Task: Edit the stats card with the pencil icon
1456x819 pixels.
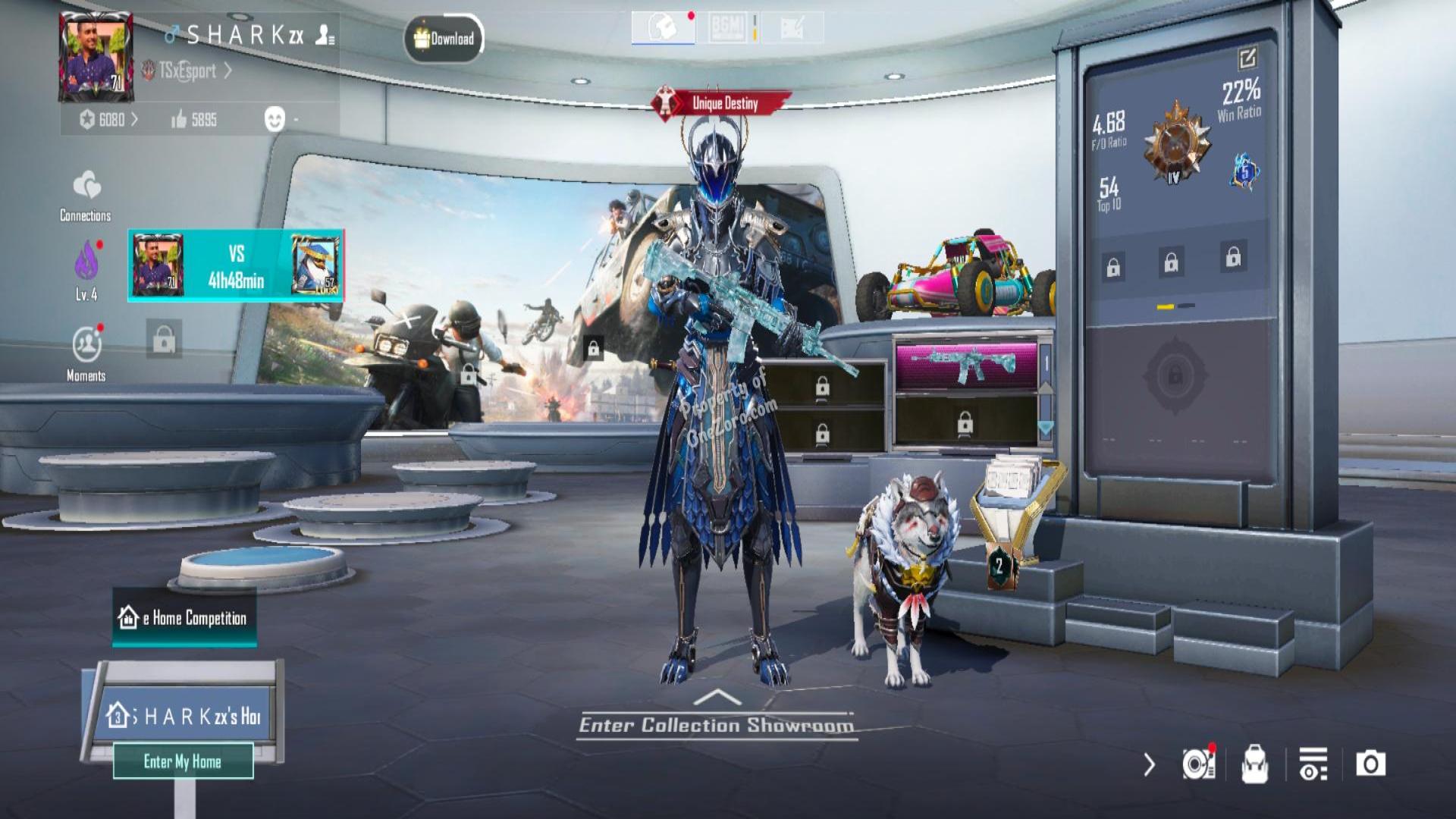Action: point(1247,58)
